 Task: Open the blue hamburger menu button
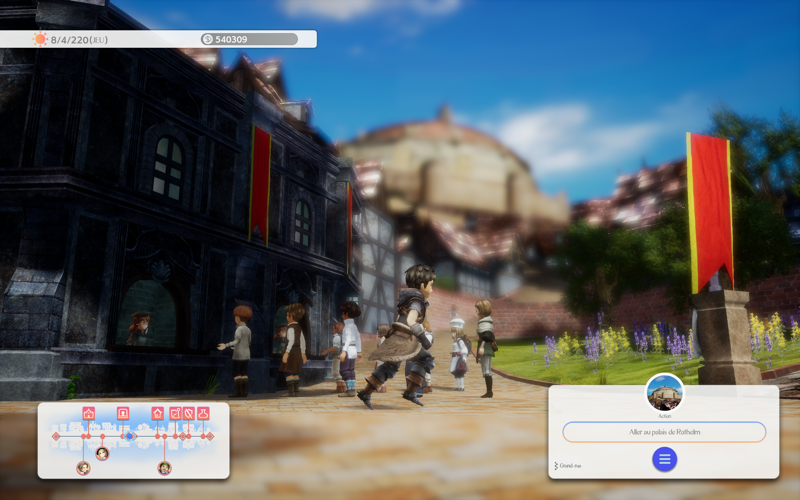[664, 459]
